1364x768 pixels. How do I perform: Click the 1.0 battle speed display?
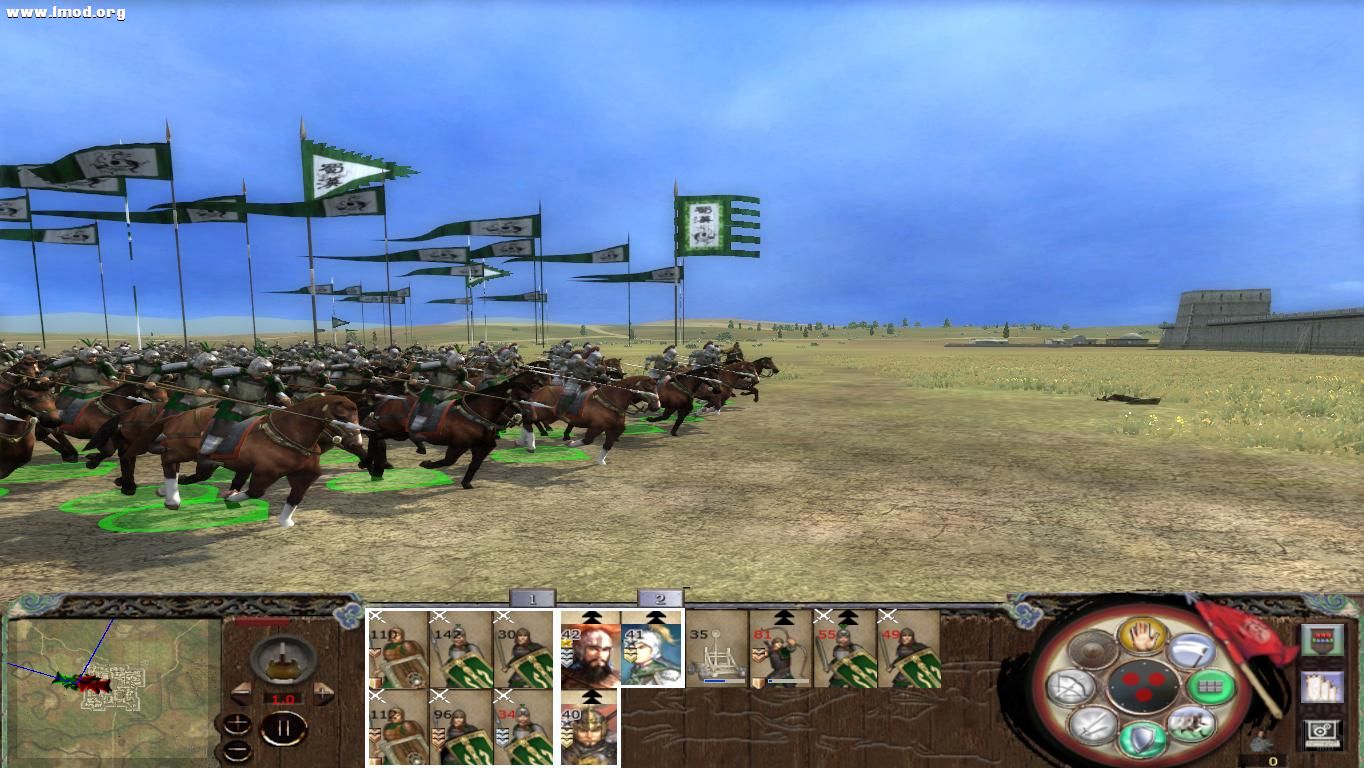click(x=282, y=699)
